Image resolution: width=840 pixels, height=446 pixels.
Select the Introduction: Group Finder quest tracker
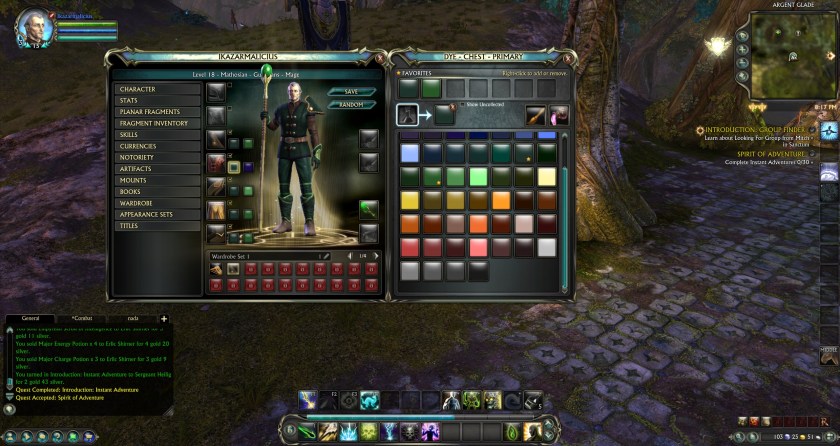pos(755,130)
